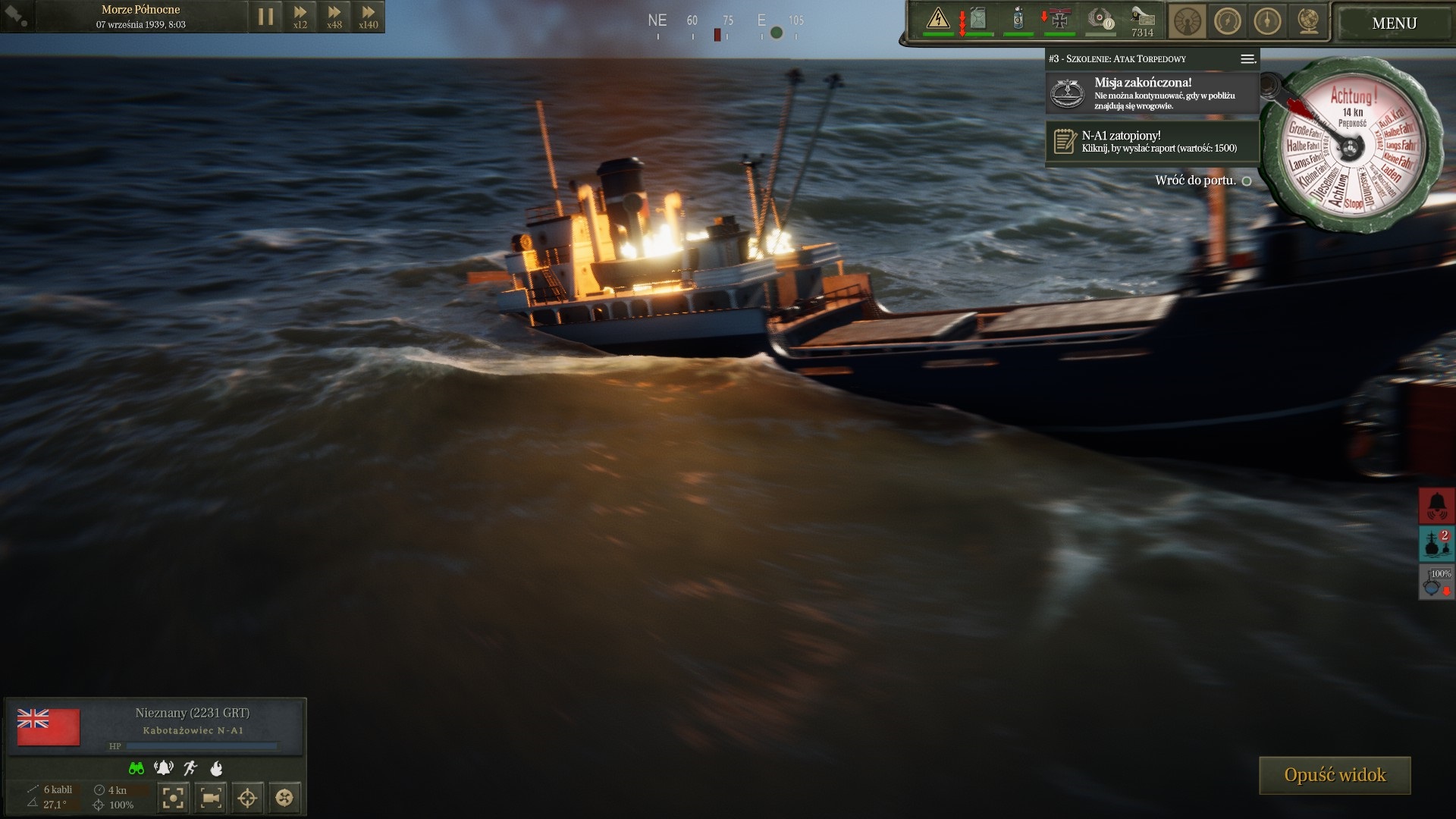Click the focus-frame button in target panel

click(x=173, y=797)
